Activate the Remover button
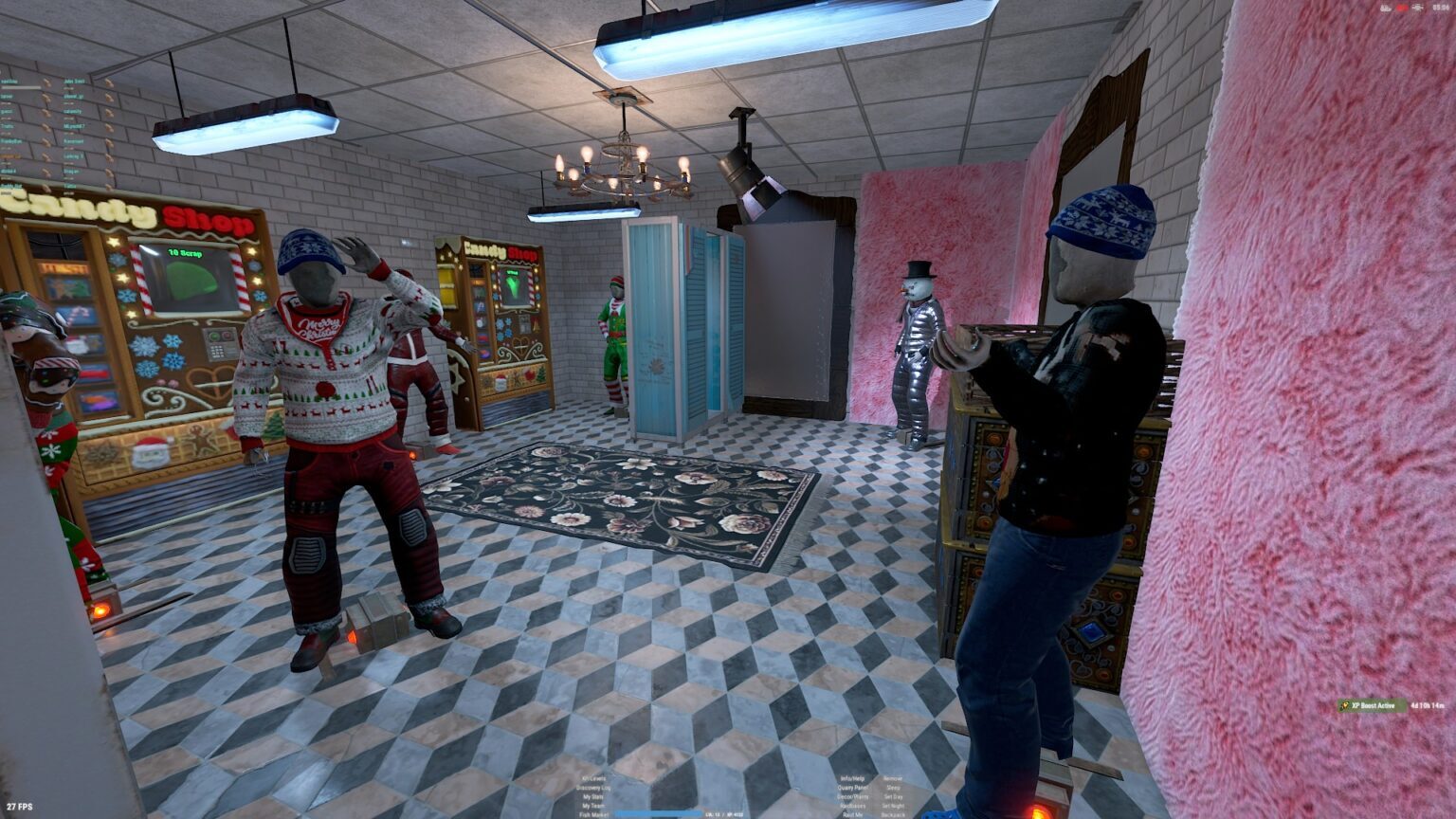Screen dimensions: 1456x819 point(893,779)
